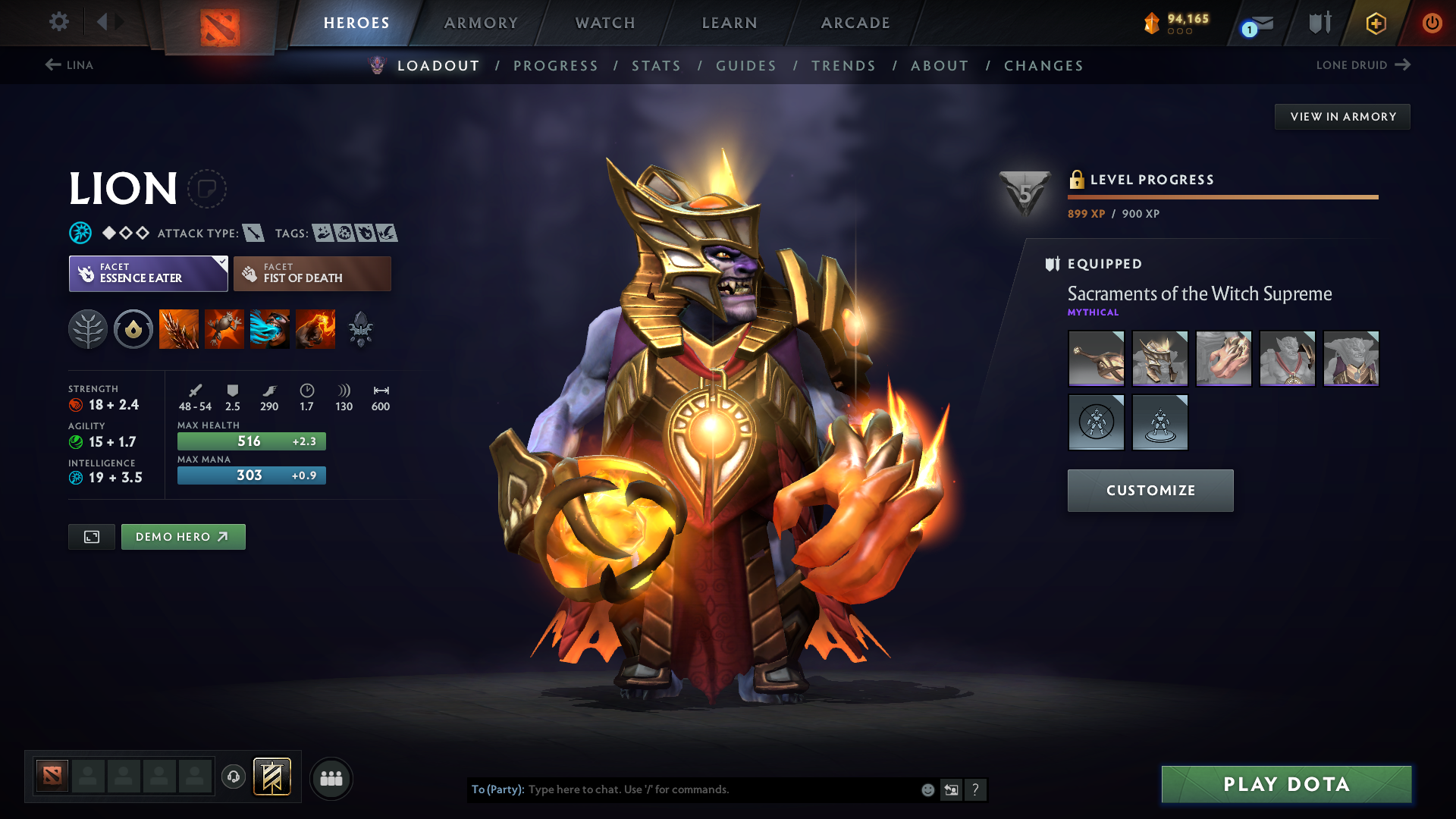Toggle the hero portrait view icon
The height and width of the screenshot is (819, 1456).
tap(91, 536)
